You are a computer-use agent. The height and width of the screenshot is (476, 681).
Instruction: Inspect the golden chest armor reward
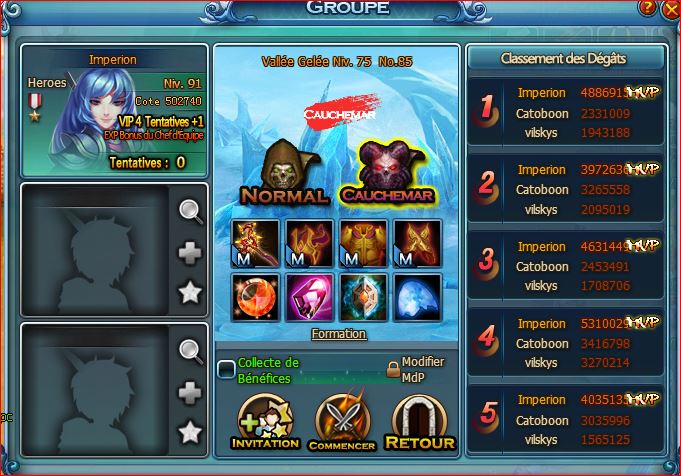(x=364, y=241)
